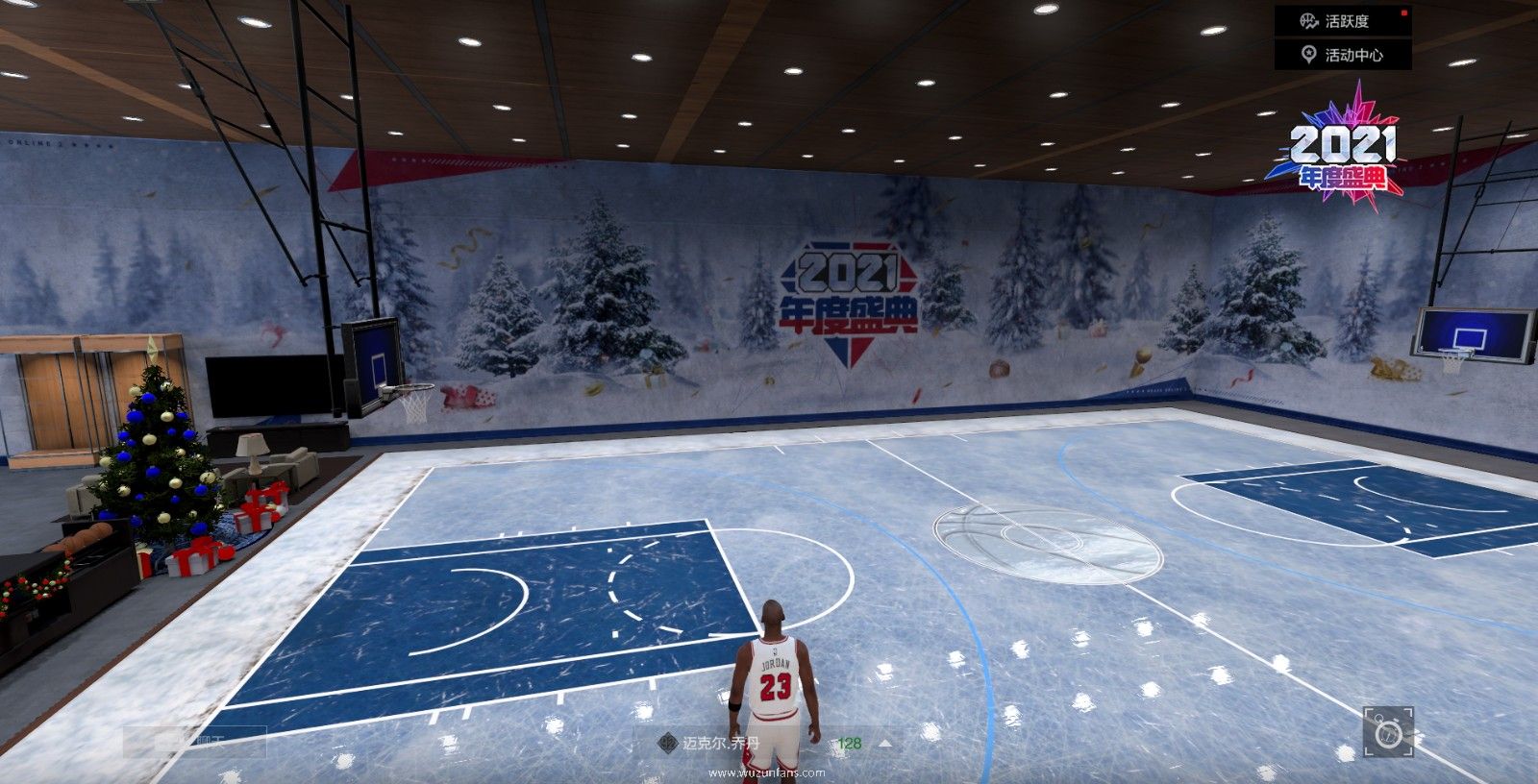
Task: Click the basketball-graph icon beside 活跃度
Action: 1310,22
